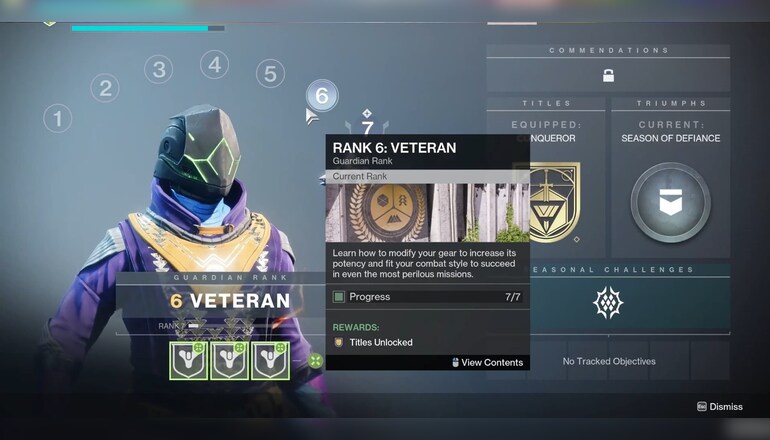
Task: Select Guardian Rank 2 node
Action: 104,88
